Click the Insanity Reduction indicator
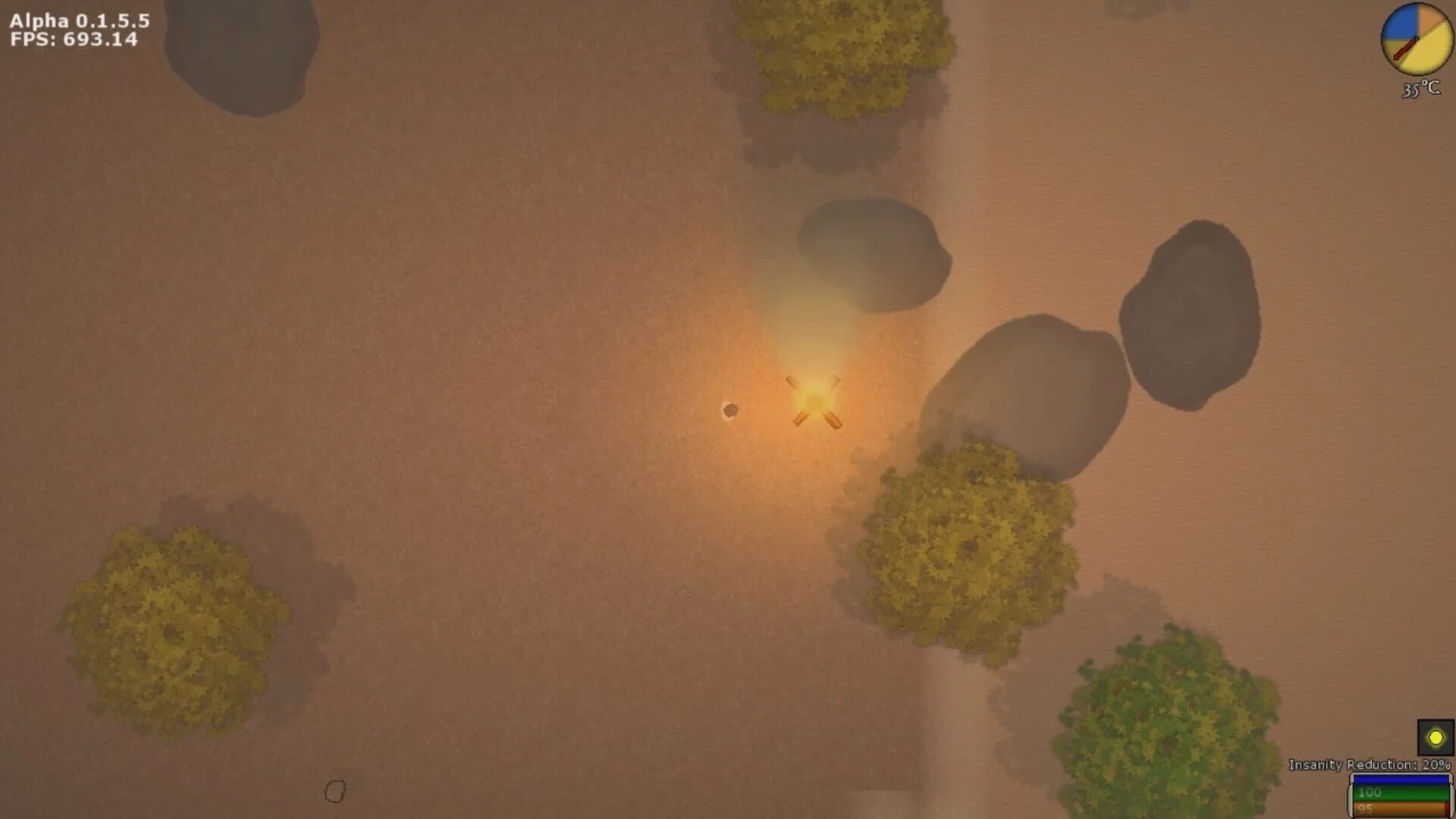Viewport: 1456px width, 819px height. point(1369,764)
